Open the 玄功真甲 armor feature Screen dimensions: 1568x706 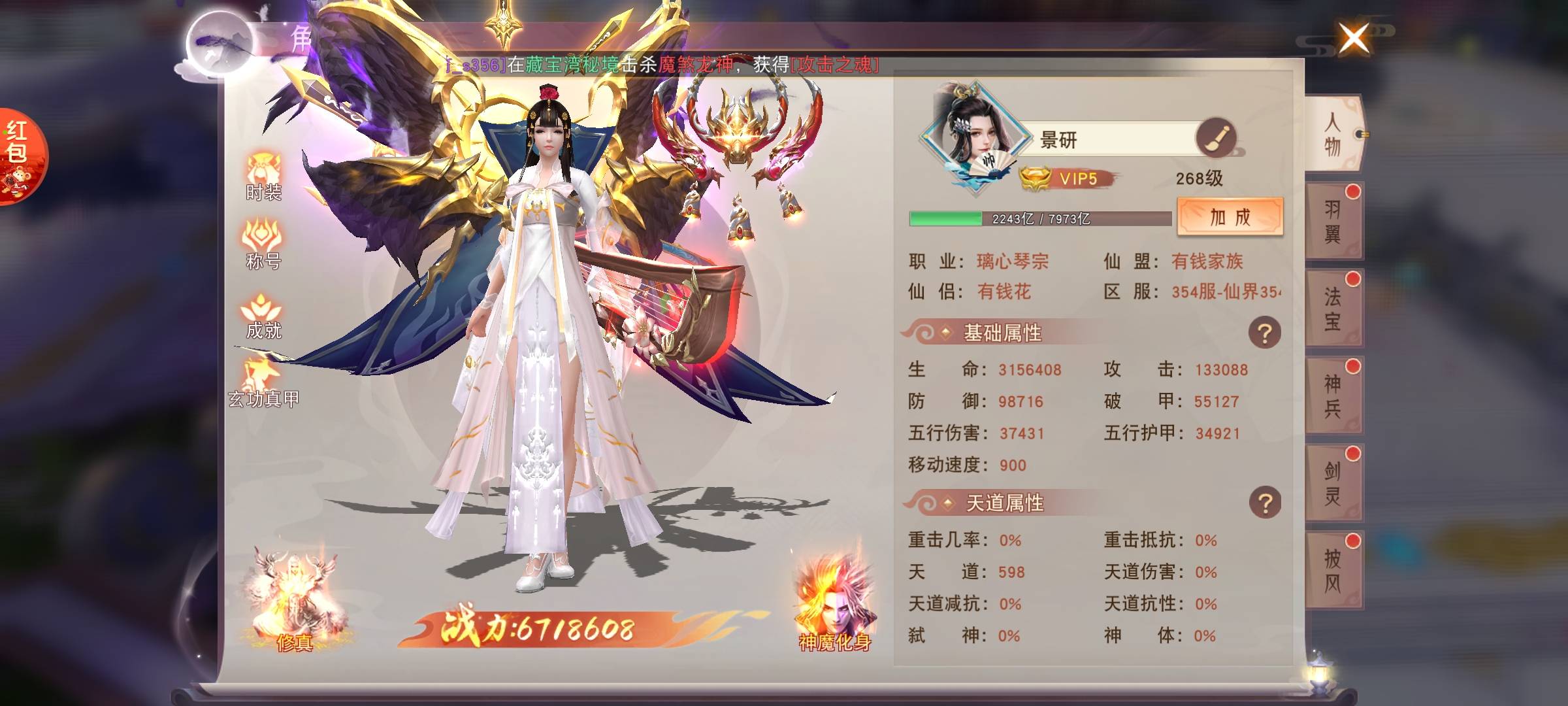coord(263,384)
